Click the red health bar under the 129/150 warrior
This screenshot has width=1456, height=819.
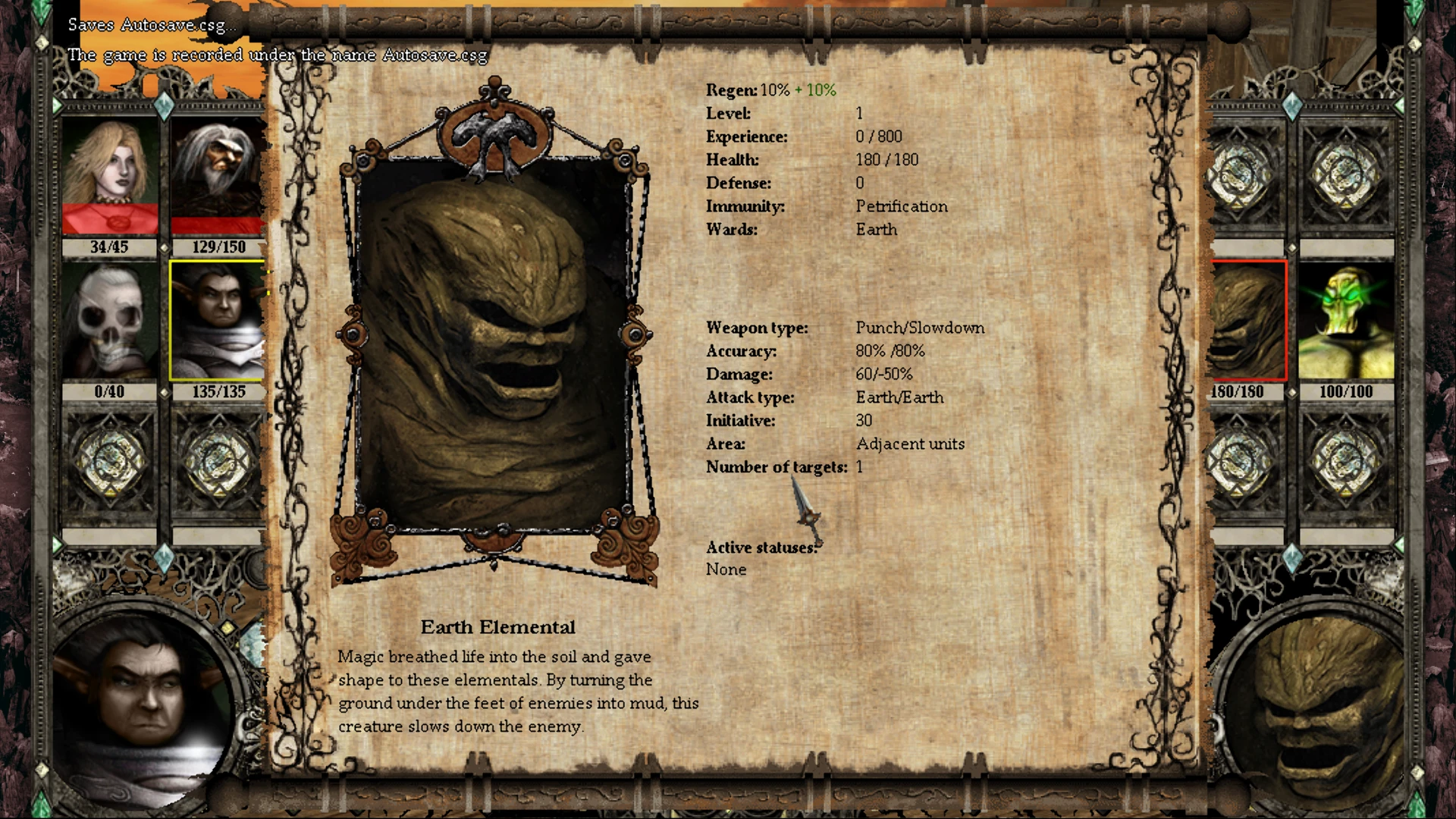click(x=218, y=226)
